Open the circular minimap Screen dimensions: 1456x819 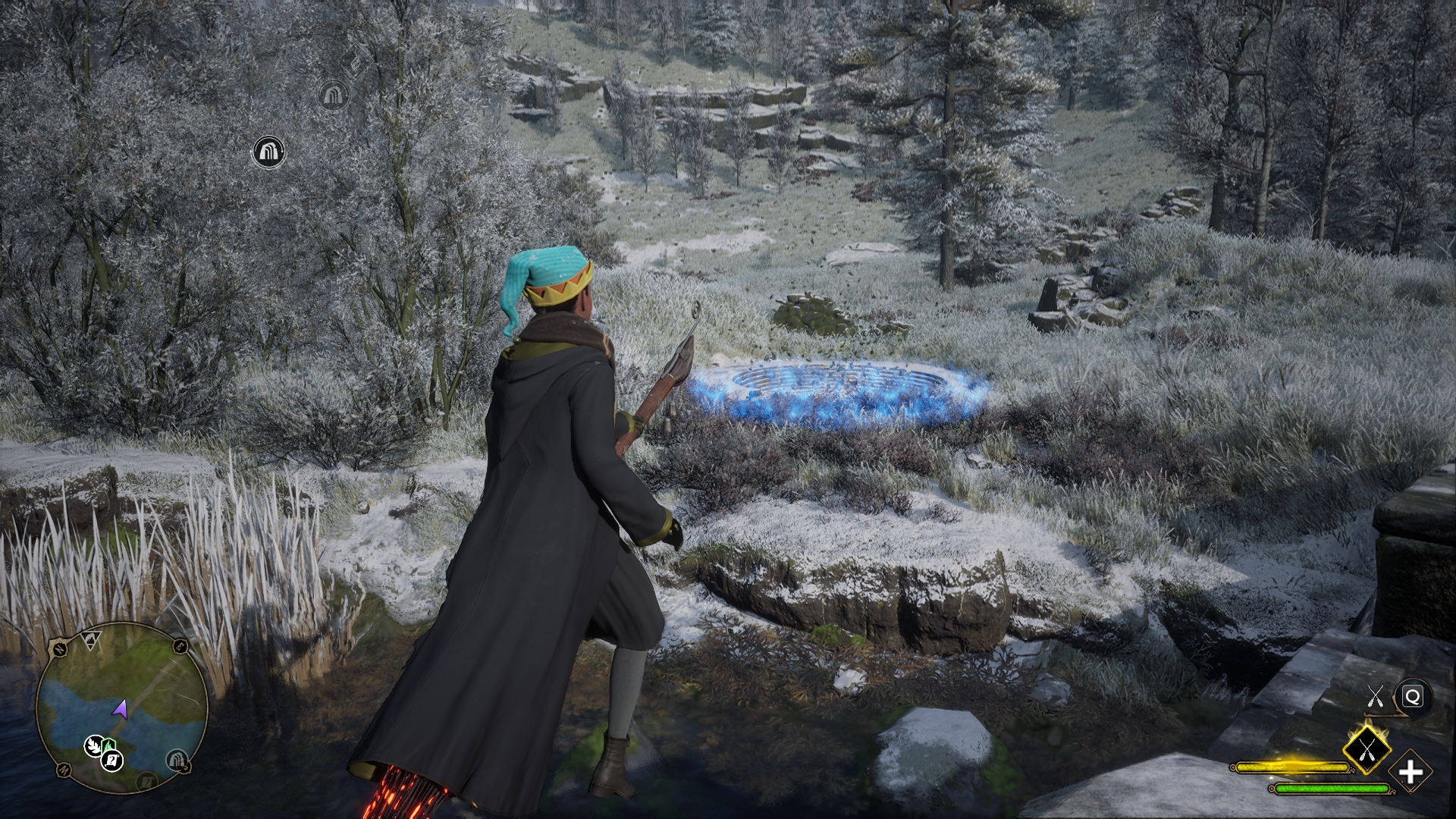tap(121, 707)
